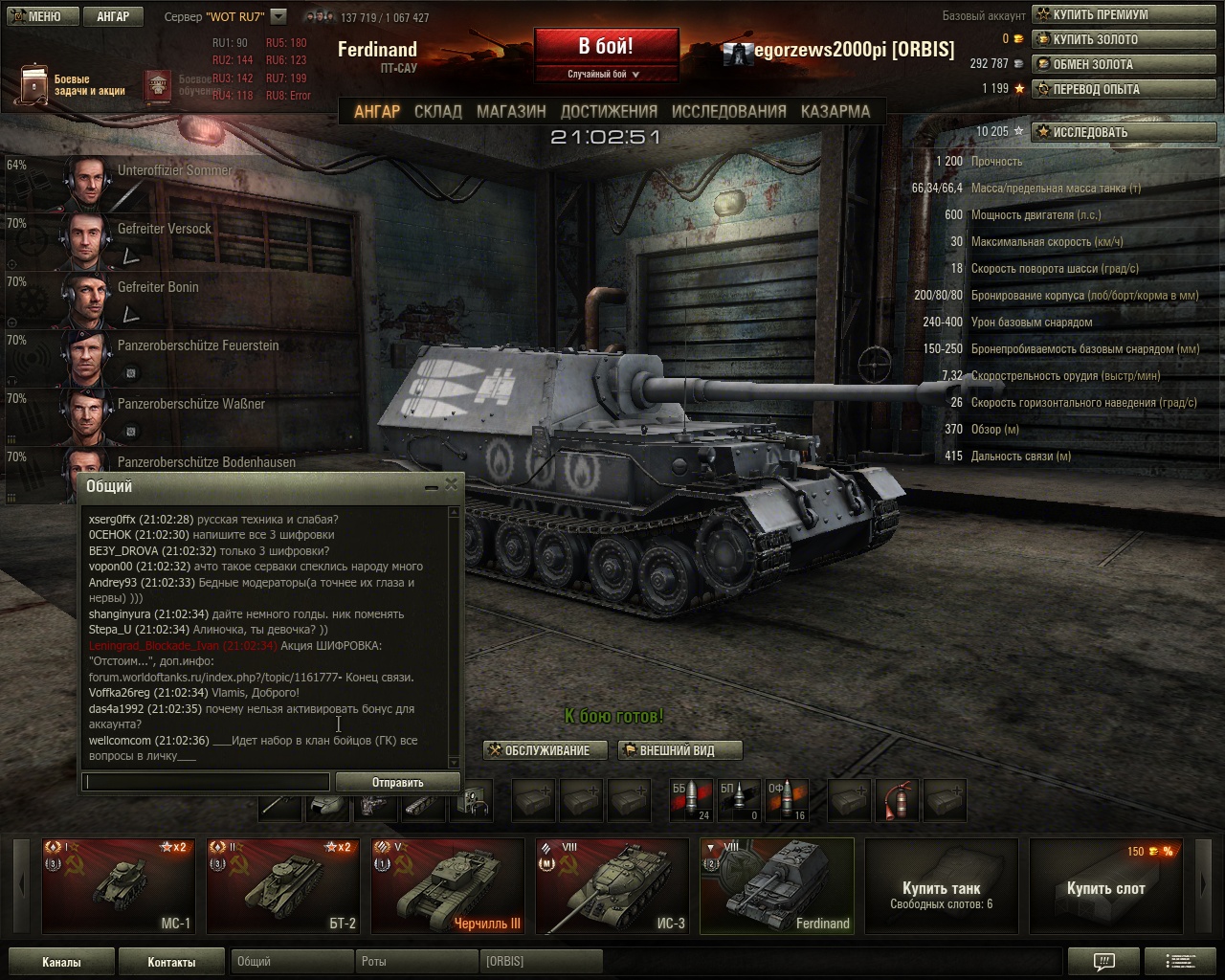
Task: Start the battle with В бой! button
Action: [x=606, y=47]
